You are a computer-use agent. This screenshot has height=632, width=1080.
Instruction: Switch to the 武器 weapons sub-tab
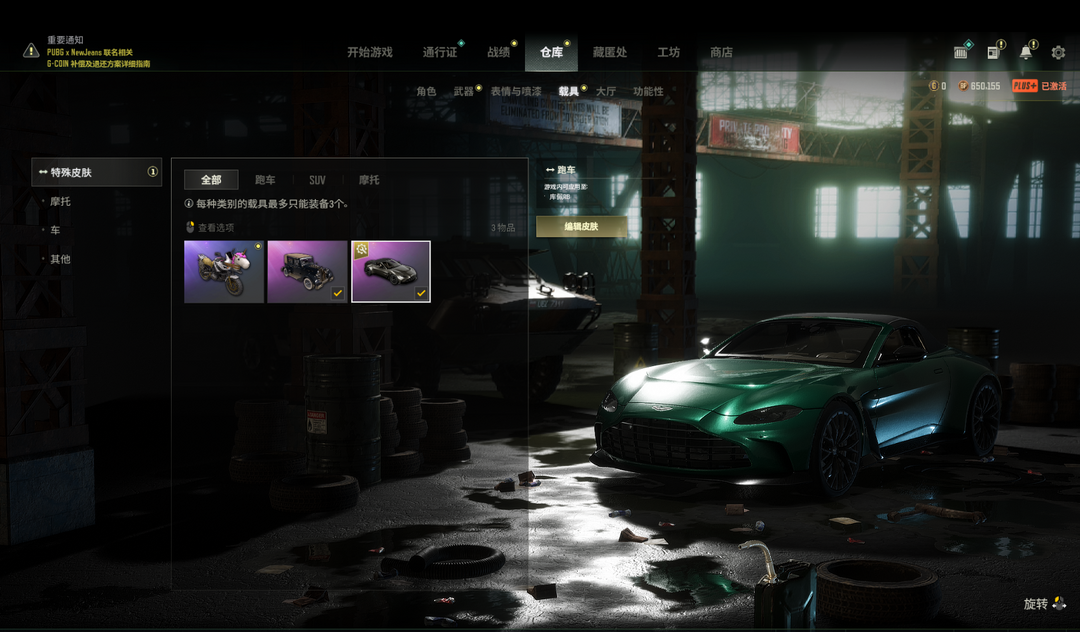point(464,91)
